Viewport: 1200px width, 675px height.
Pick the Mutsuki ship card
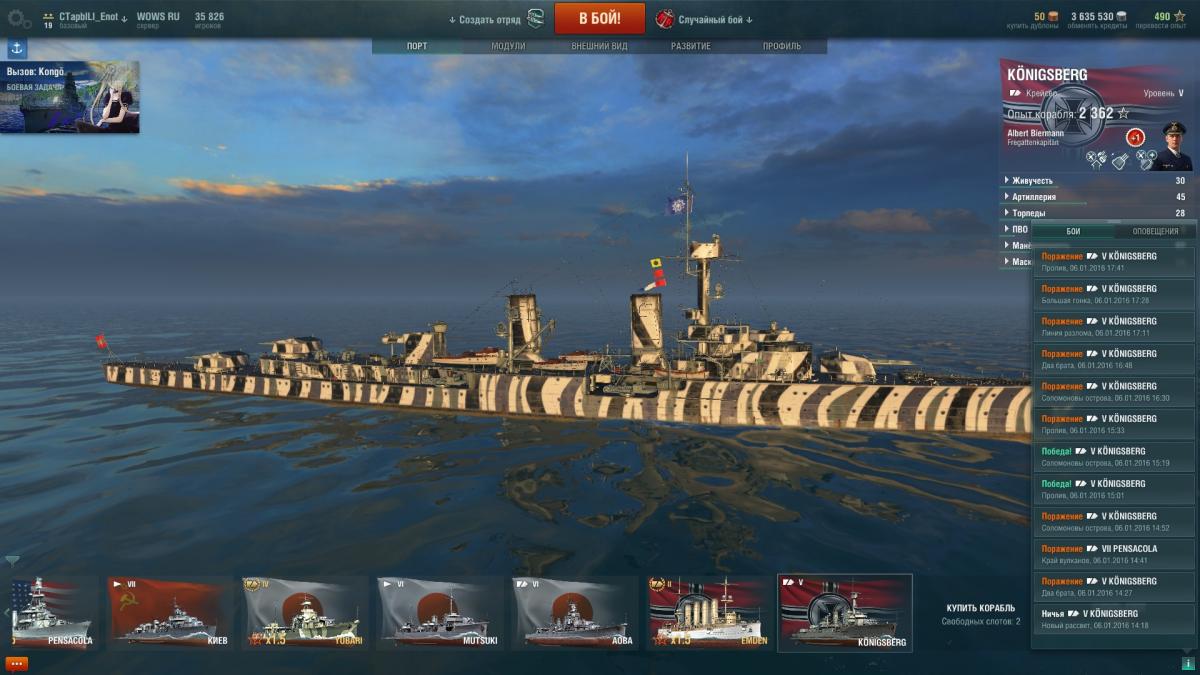pos(438,613)
